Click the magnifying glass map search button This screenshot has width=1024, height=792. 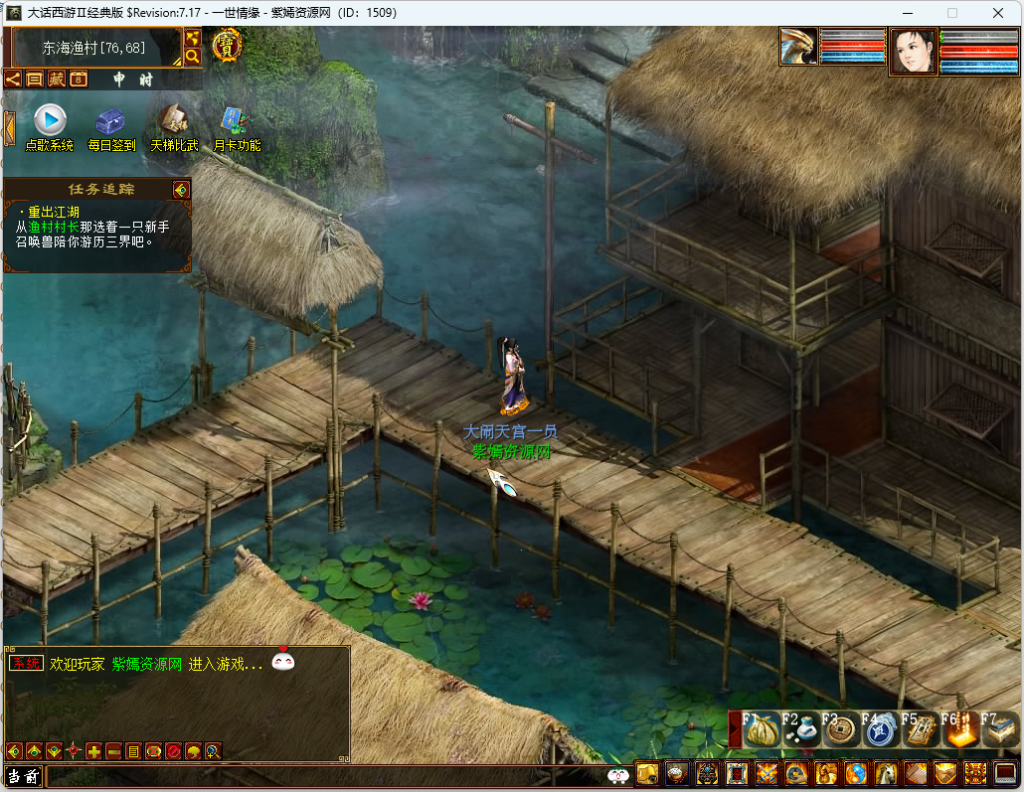point(193,56)
